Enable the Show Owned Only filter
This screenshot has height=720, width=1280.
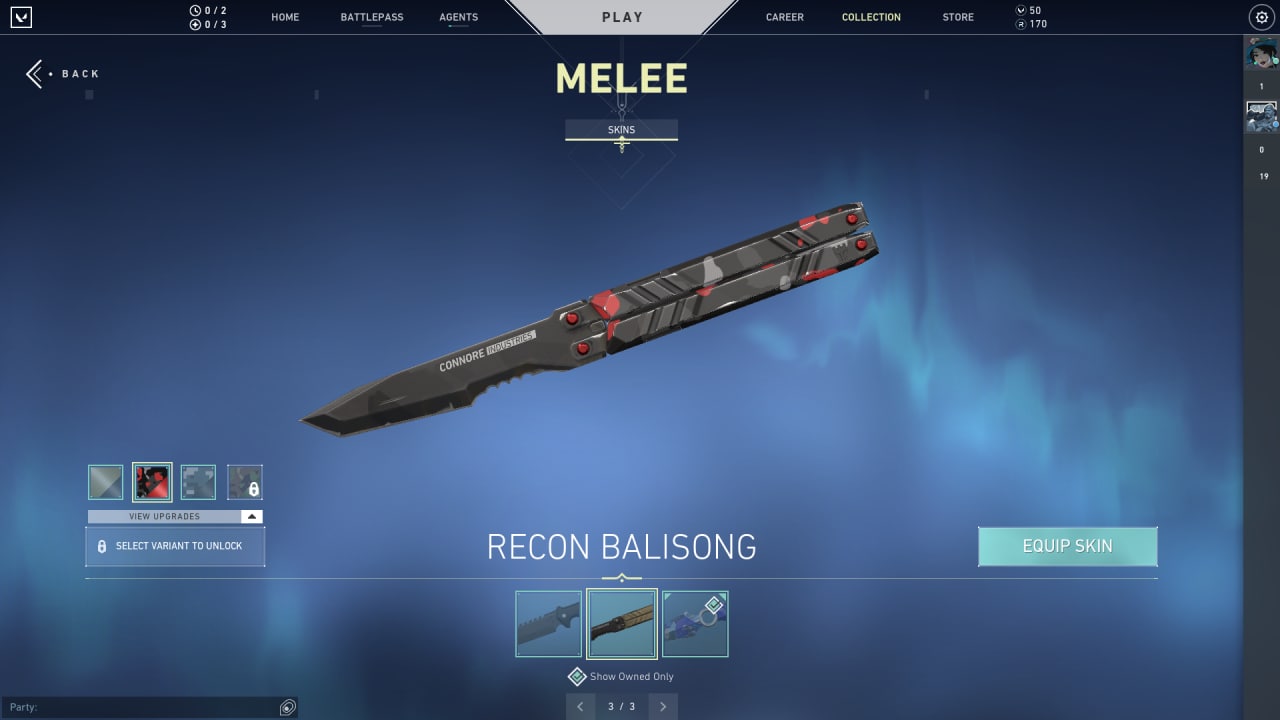(621, 676)
